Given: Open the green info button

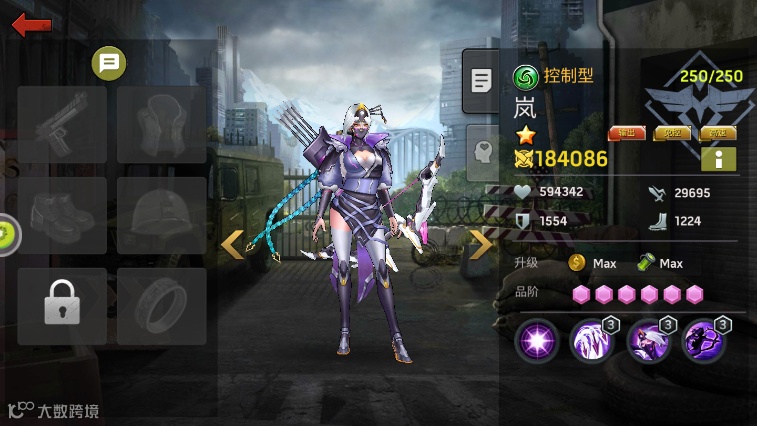Looking at the screenshot, I should coord(718,158).
